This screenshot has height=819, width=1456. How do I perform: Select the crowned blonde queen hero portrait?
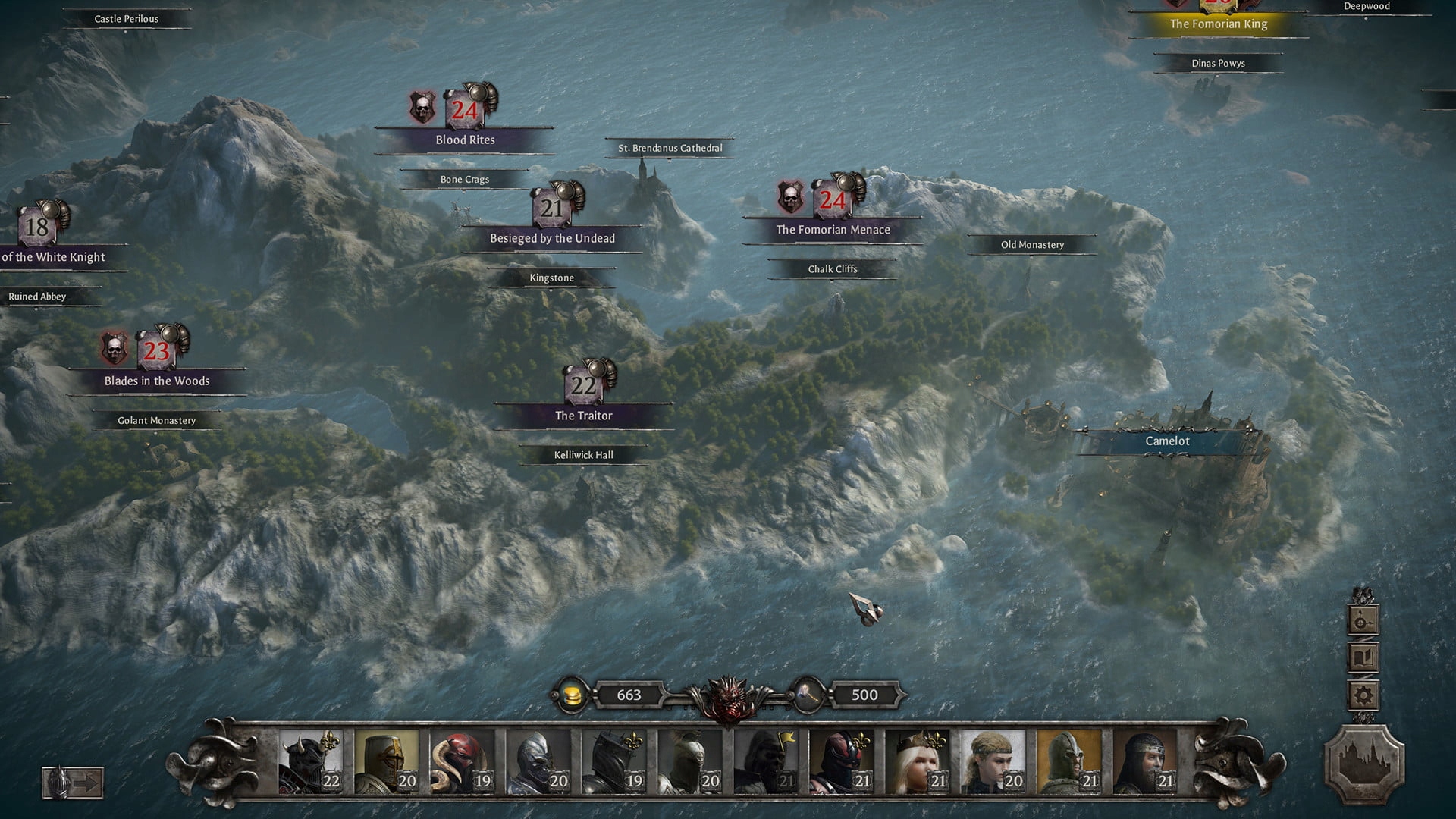point(917,762)
